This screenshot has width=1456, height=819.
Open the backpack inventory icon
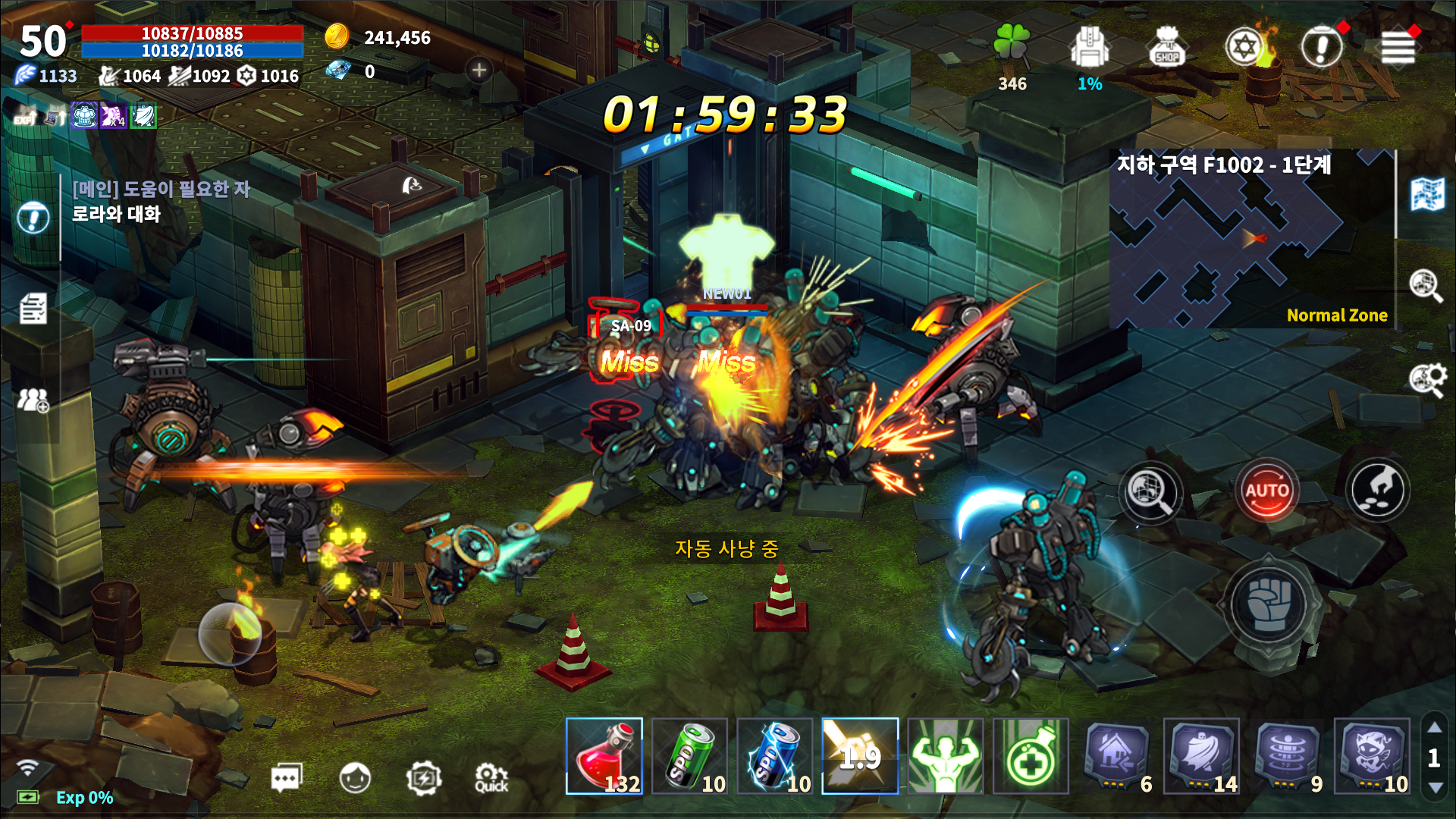[x=1090, y=47]
